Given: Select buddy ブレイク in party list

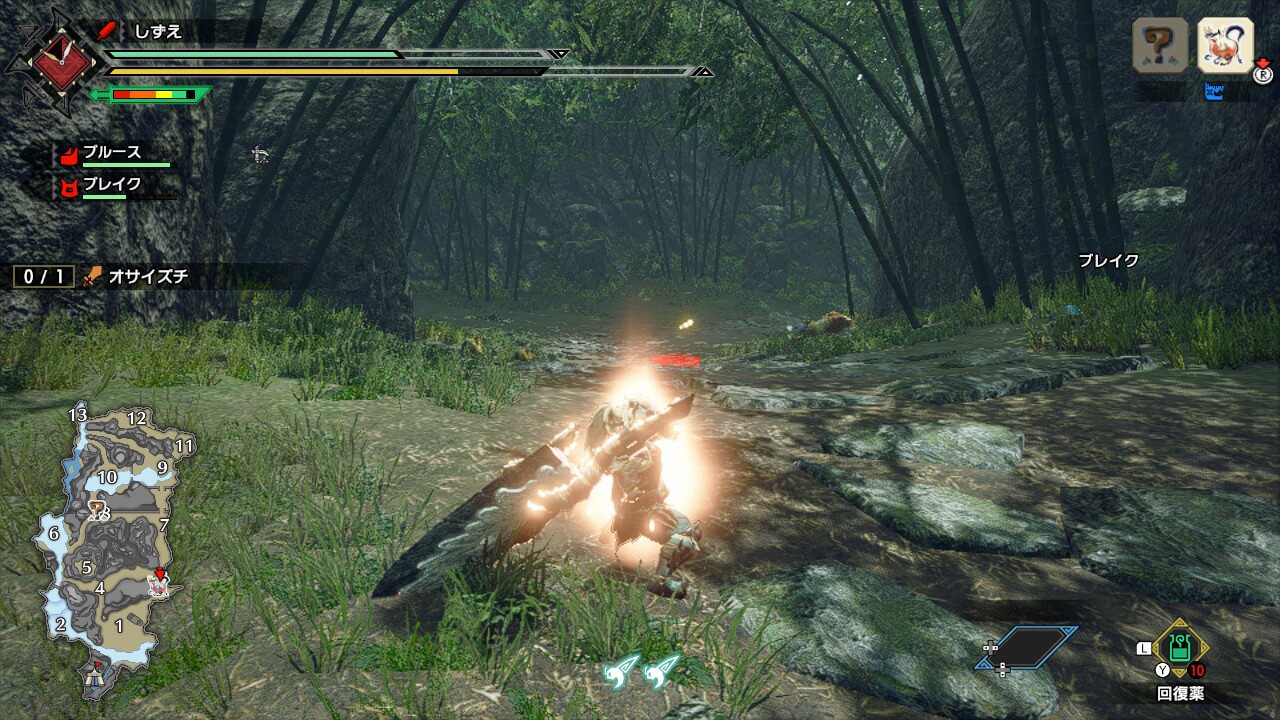Looking at the screenshot, I should pos(112,185).
